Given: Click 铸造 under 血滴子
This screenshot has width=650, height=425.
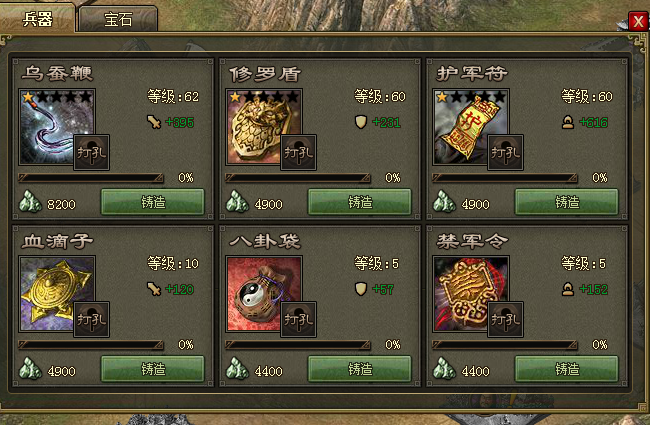Looking at the screenshot, I should click(x=152, y=368).
